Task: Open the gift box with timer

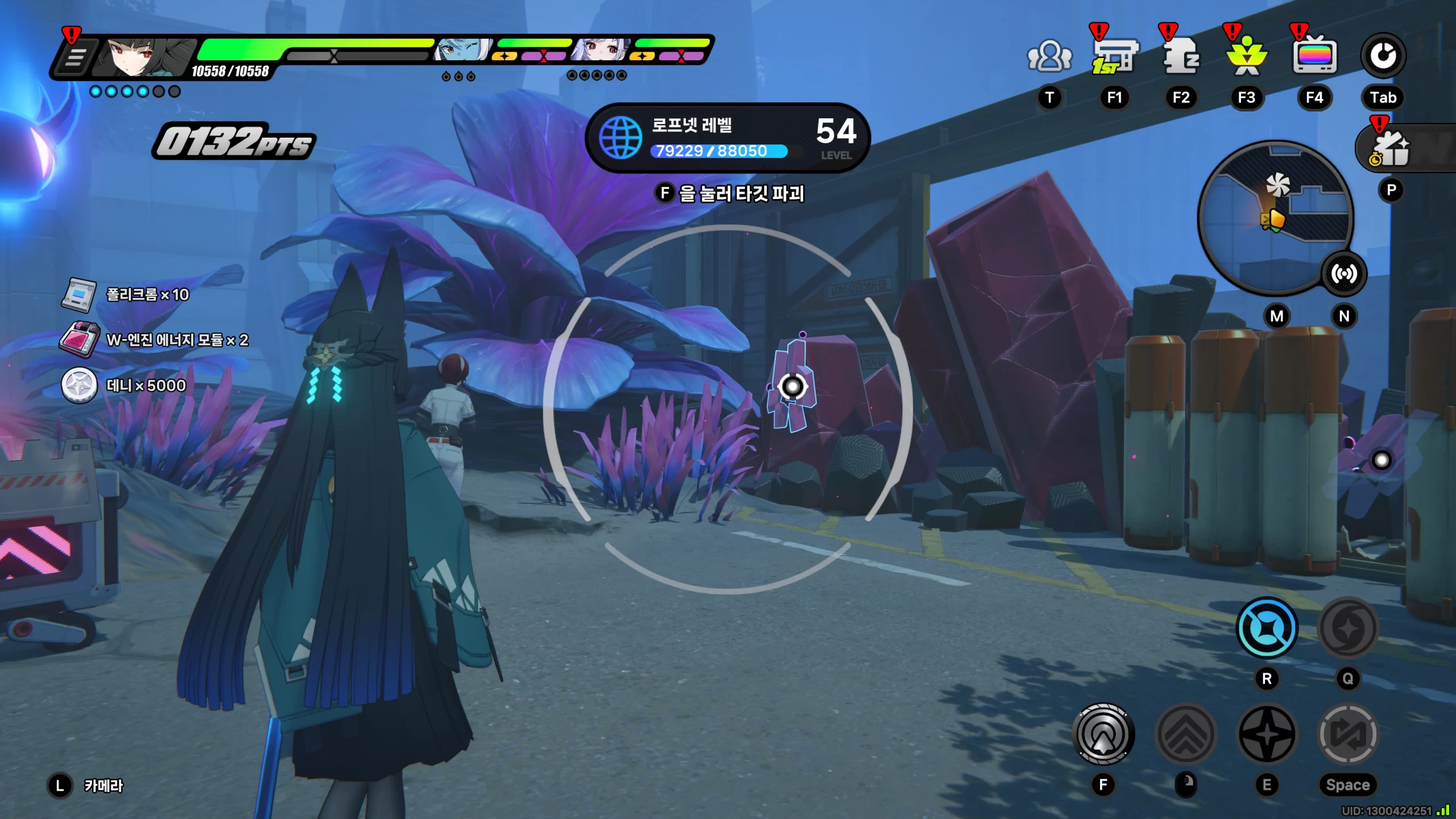Action: tap(1391, 149)
